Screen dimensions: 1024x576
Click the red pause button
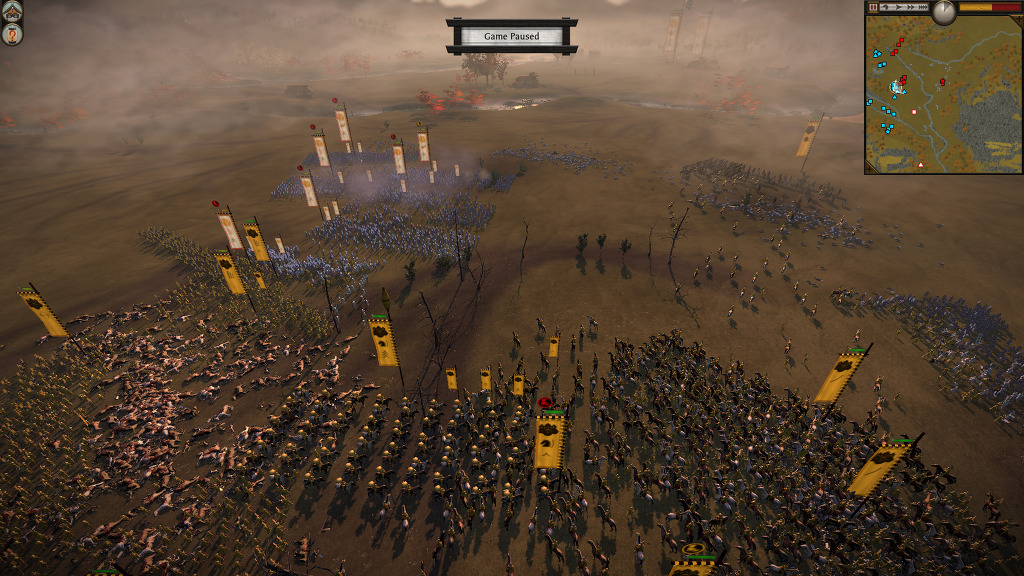coord(873,7)
